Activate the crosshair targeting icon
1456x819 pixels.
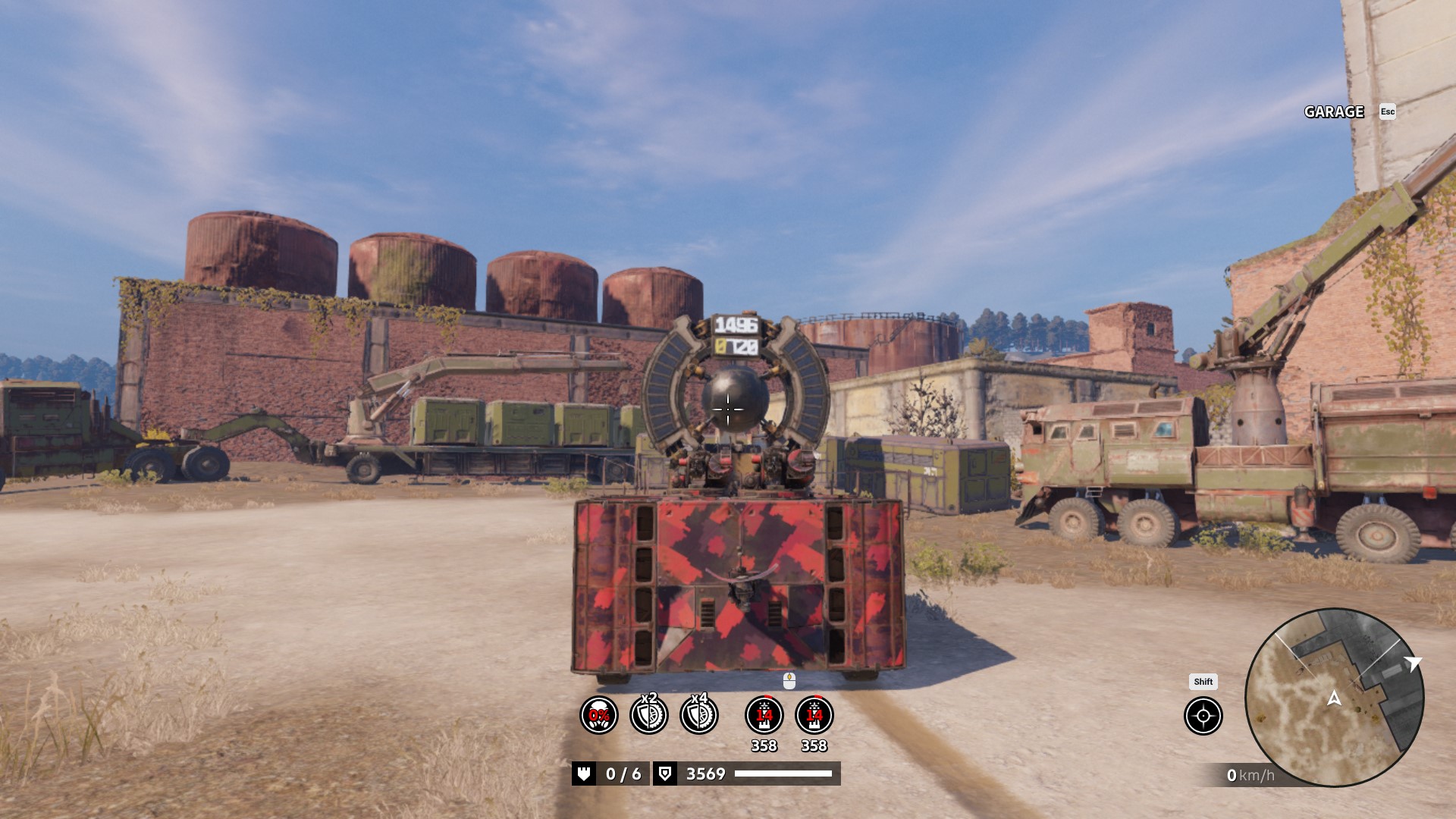pos(1203,716)
